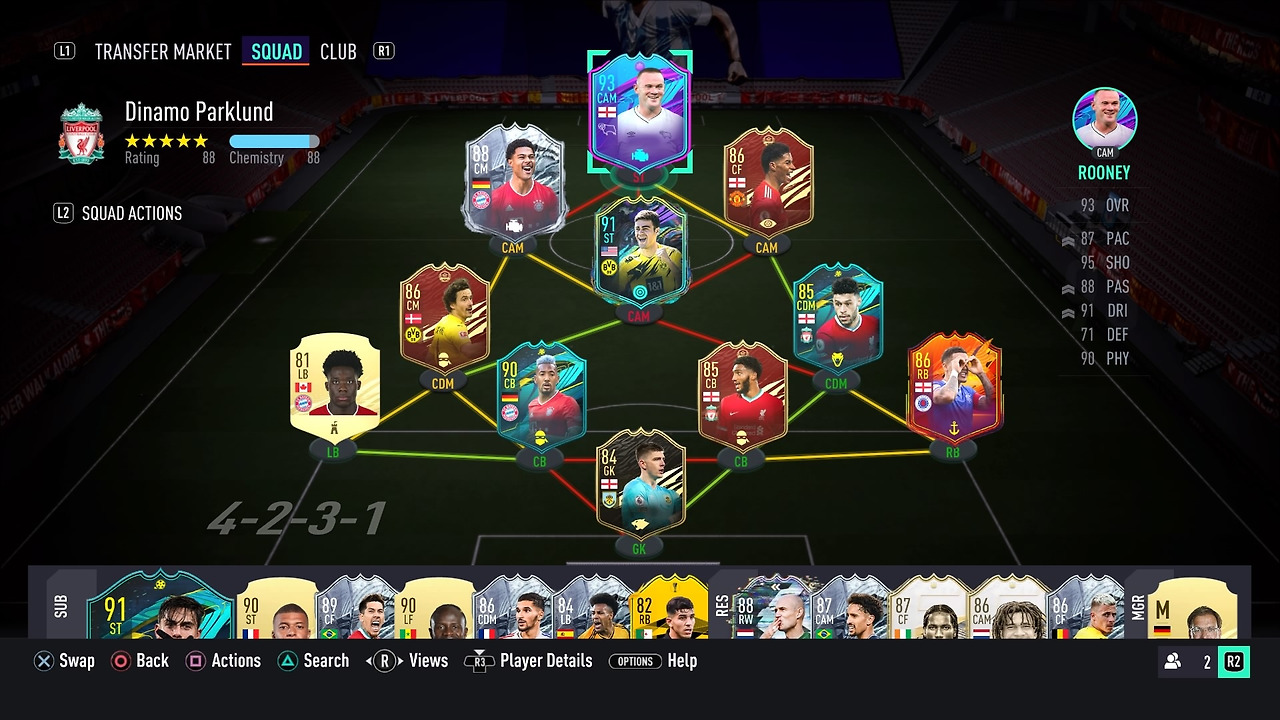Open the CLUB tab
The image size is (1280, 720).
[338, 51]
